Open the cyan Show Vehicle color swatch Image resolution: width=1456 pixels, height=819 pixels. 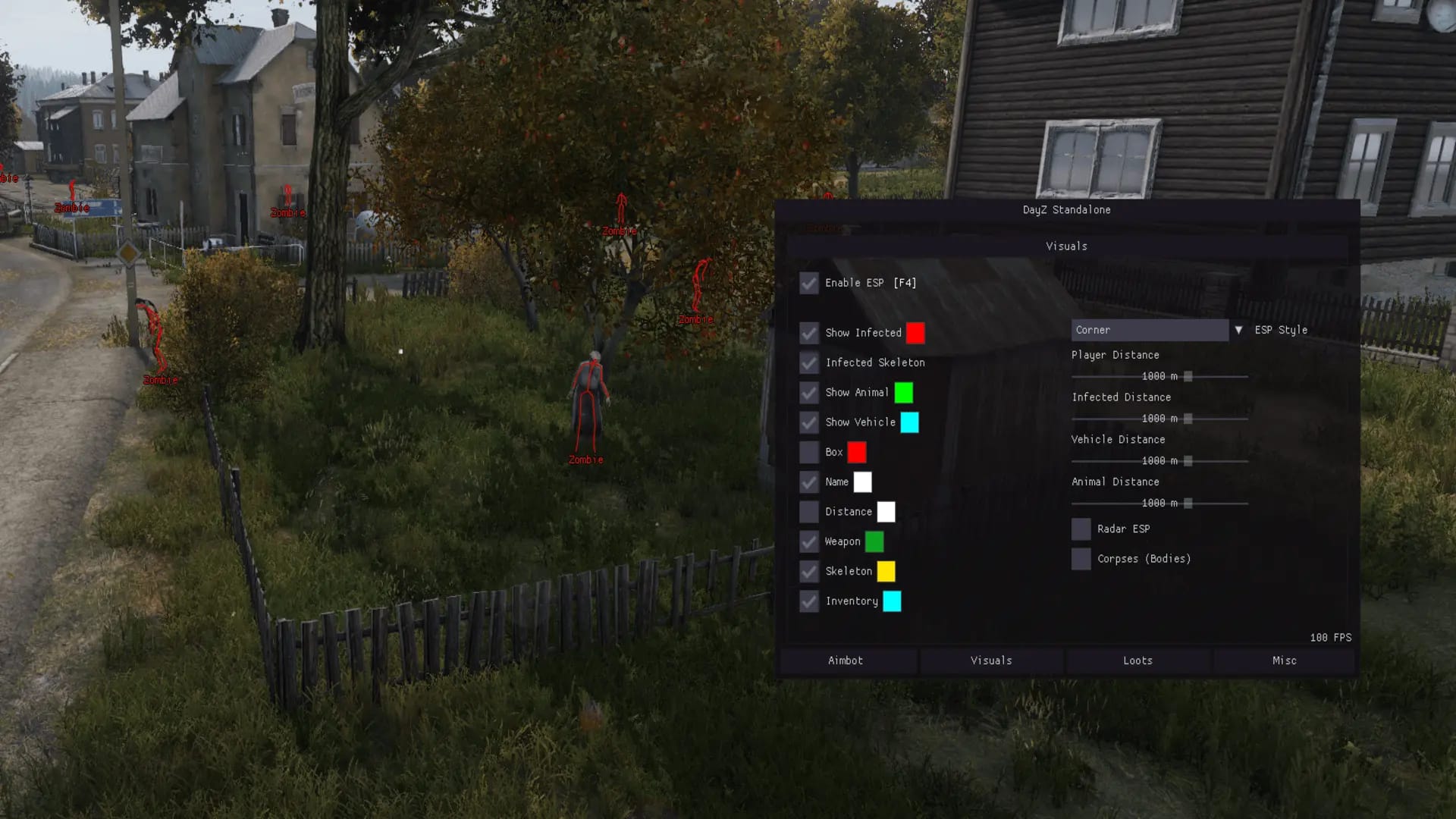click(909, 422)
